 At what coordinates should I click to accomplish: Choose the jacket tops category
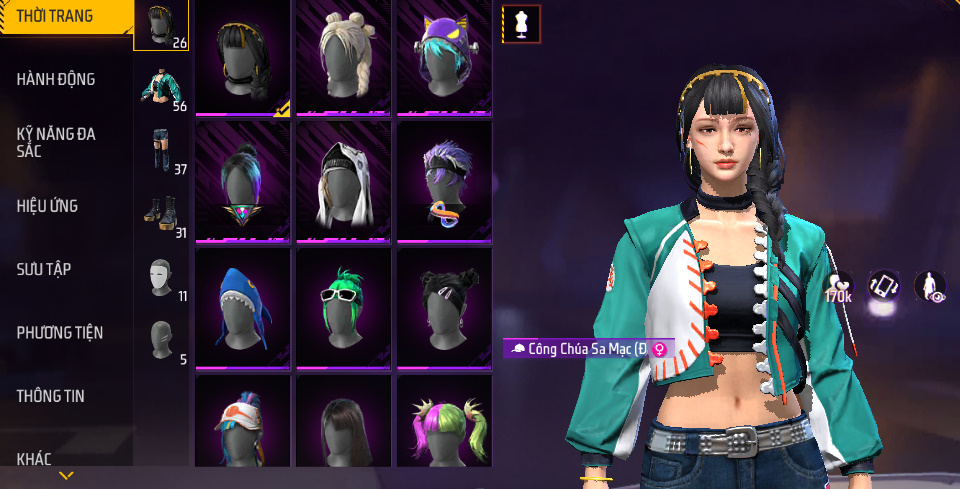coord(161,88)
